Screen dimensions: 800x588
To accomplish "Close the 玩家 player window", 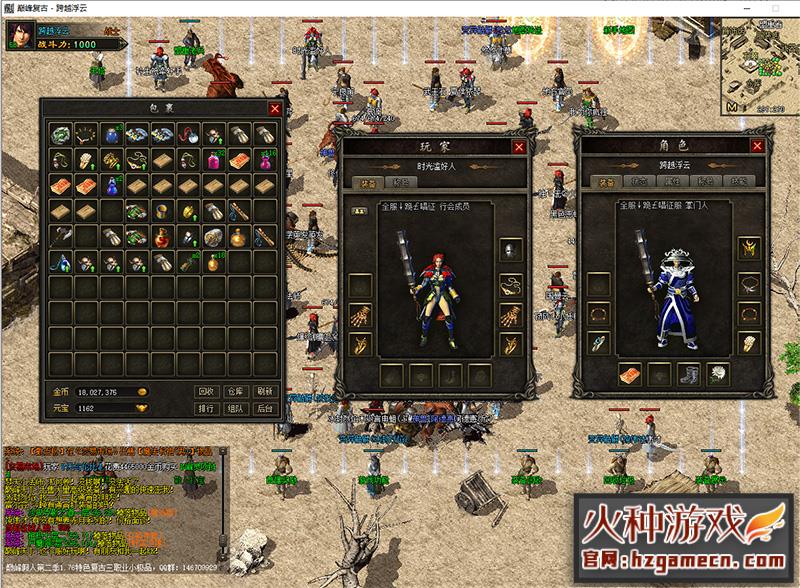I will pos(519,147).
